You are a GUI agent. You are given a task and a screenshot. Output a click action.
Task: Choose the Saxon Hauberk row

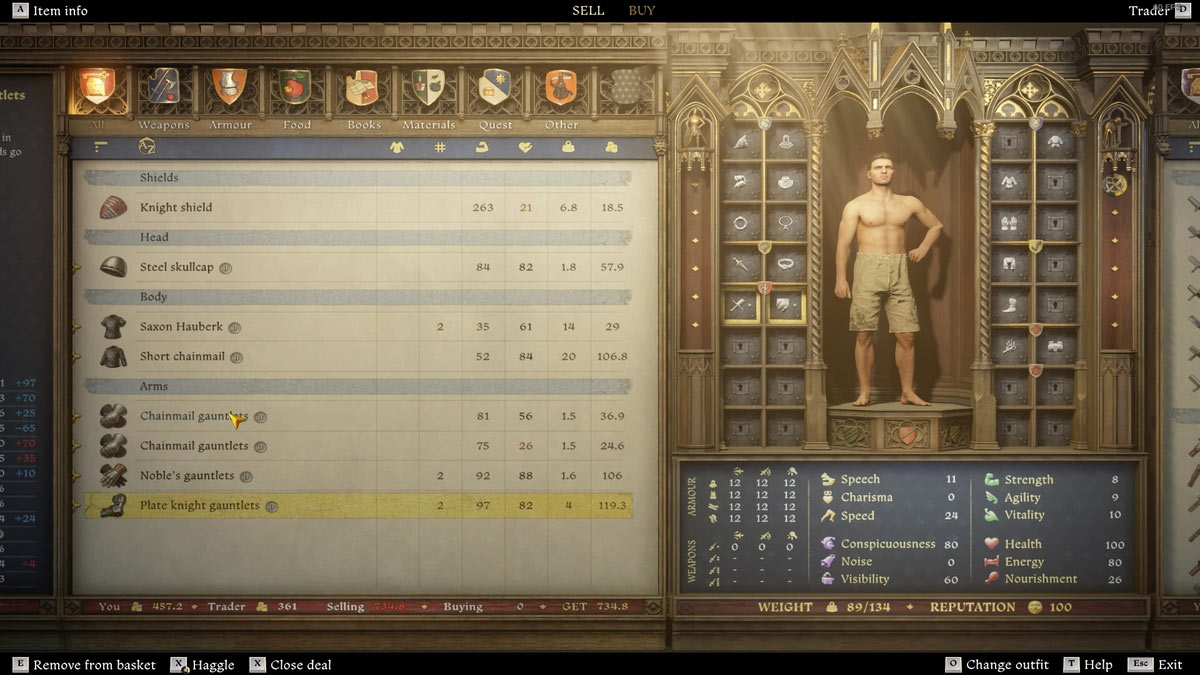(180, 327)
